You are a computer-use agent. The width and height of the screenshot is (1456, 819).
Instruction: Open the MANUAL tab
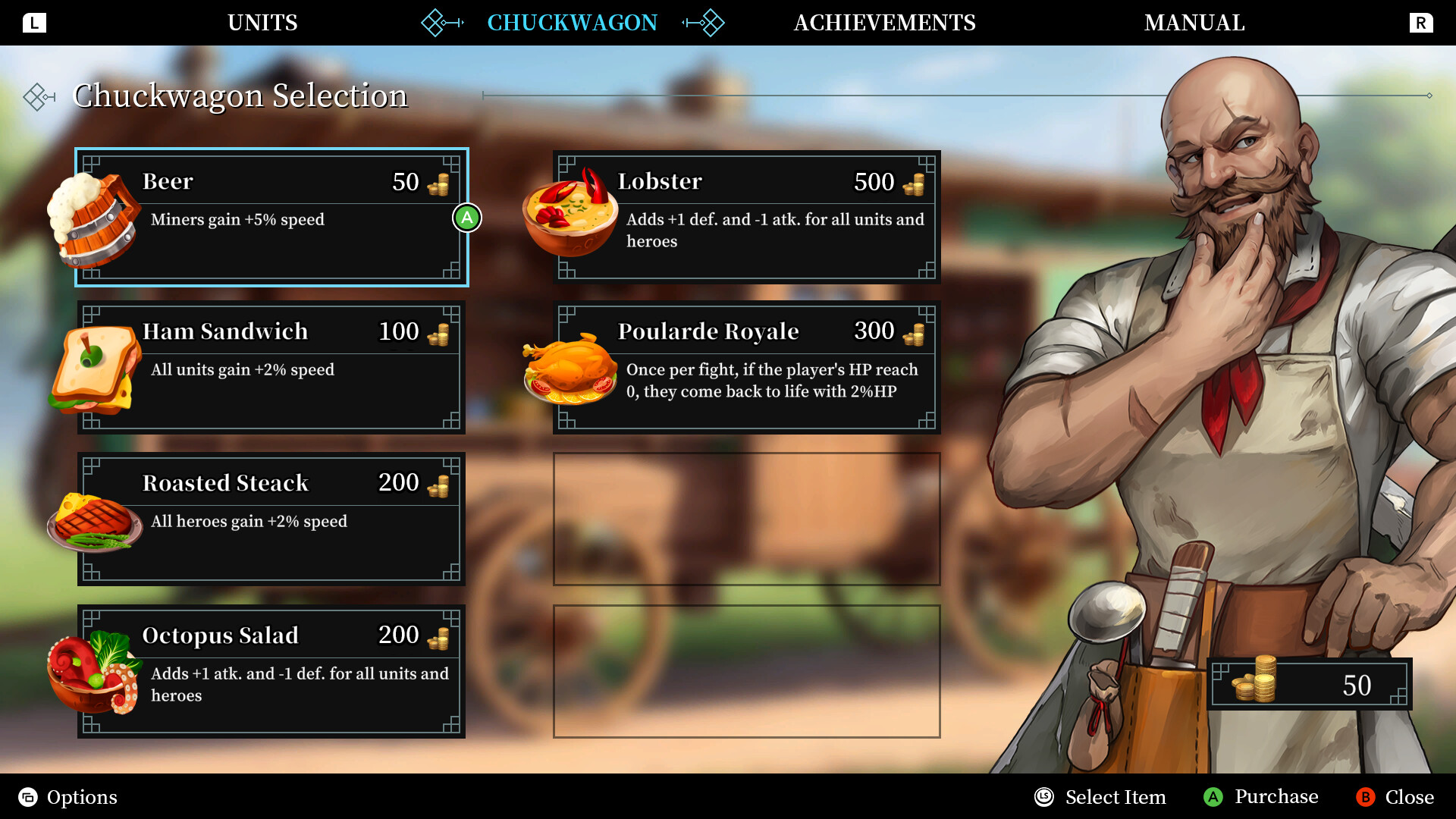[x=1195, y=23]
